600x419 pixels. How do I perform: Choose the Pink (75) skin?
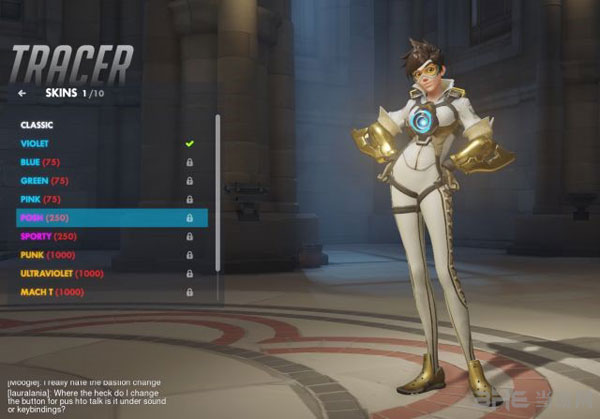tap(42, 199)
